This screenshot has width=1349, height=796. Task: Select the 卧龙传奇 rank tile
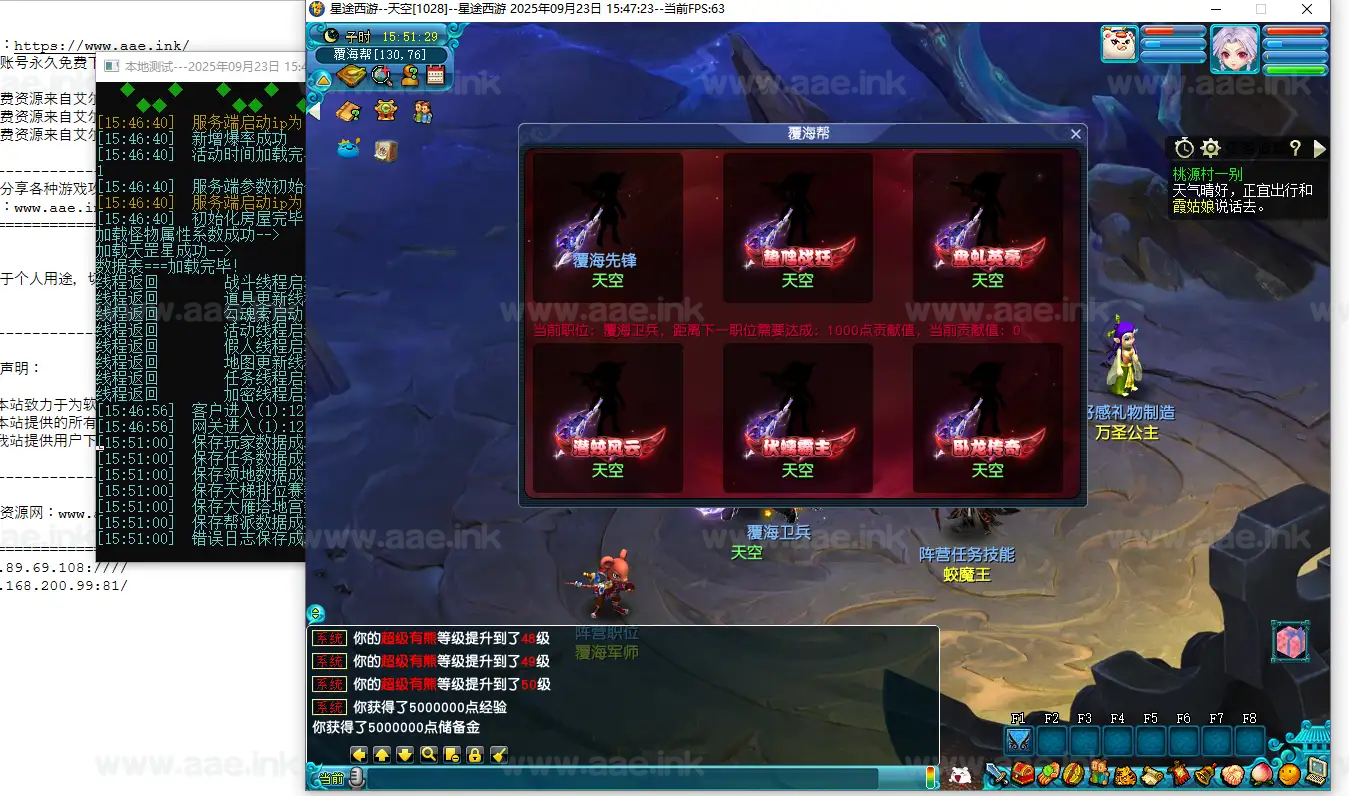[987, 418]
